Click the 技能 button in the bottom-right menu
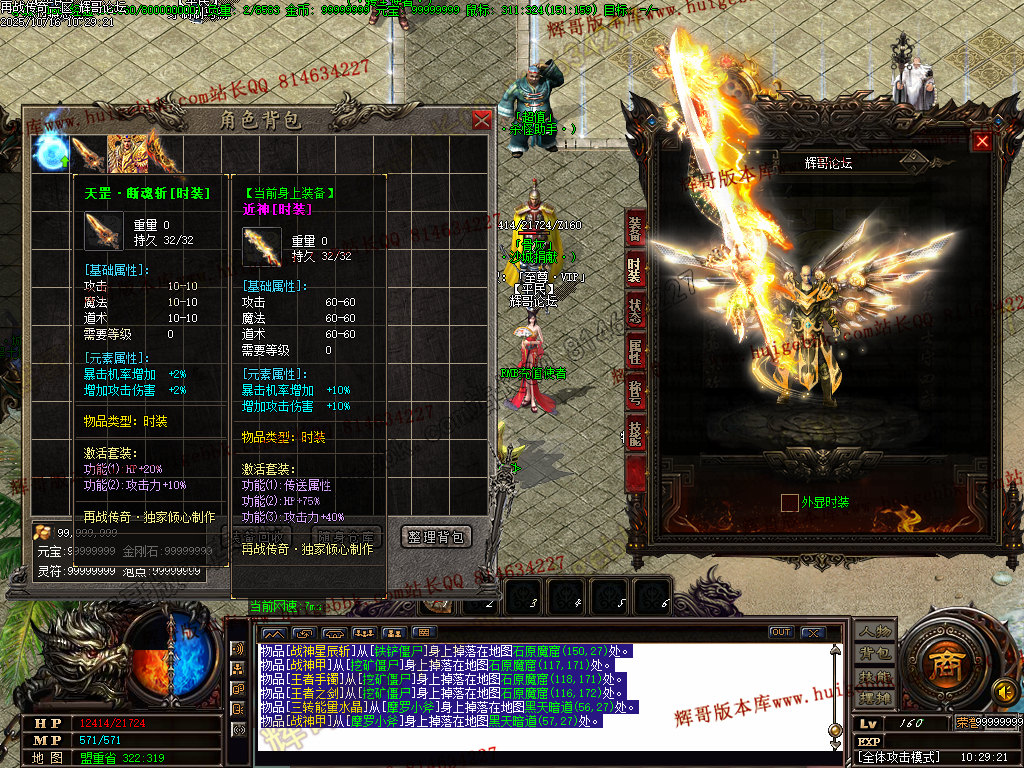The width and height of the screenshot is (1024, 768). coord(874,677)
